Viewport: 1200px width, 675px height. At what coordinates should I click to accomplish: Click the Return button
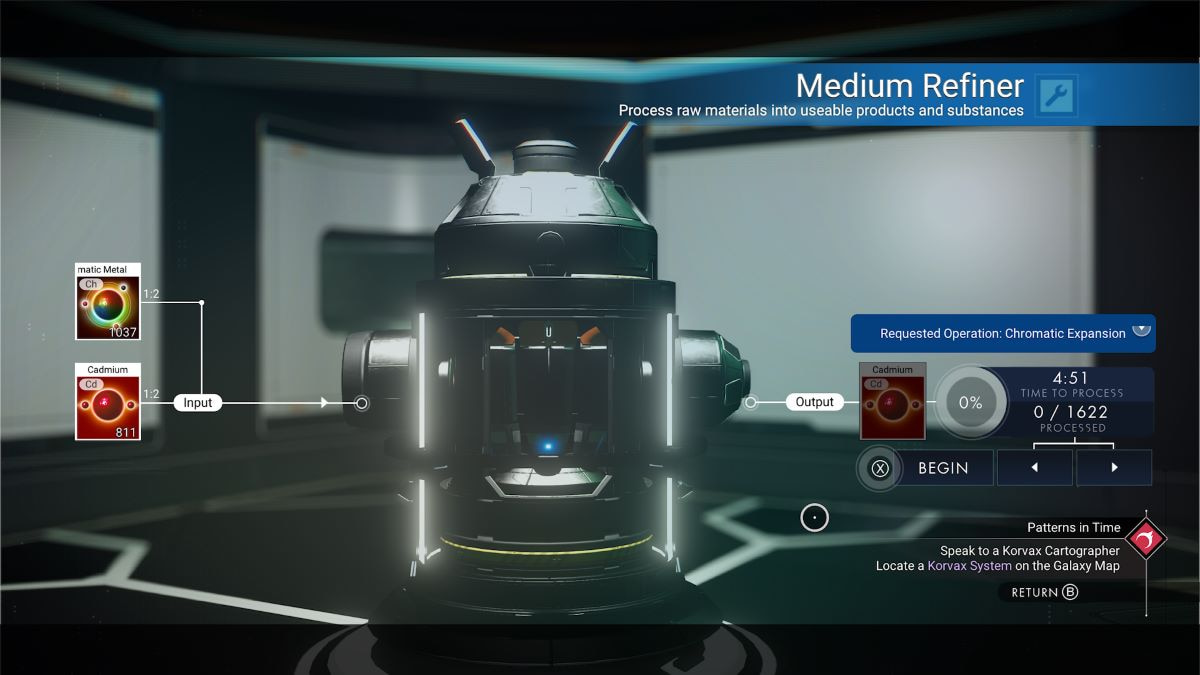pyautogui.click(x=1045, y=592)
